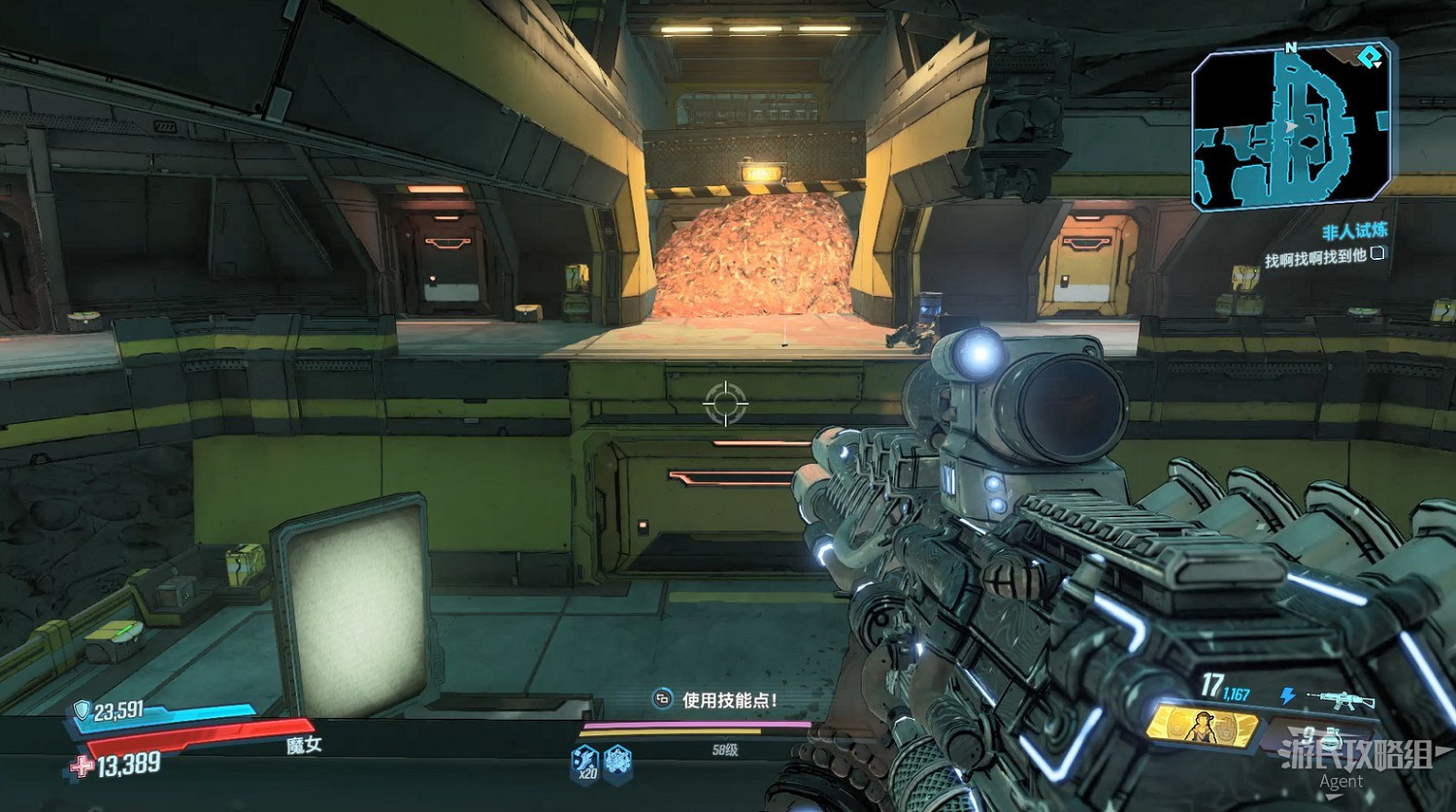
Task: Open the minimap
Action: pos(1291,126)
